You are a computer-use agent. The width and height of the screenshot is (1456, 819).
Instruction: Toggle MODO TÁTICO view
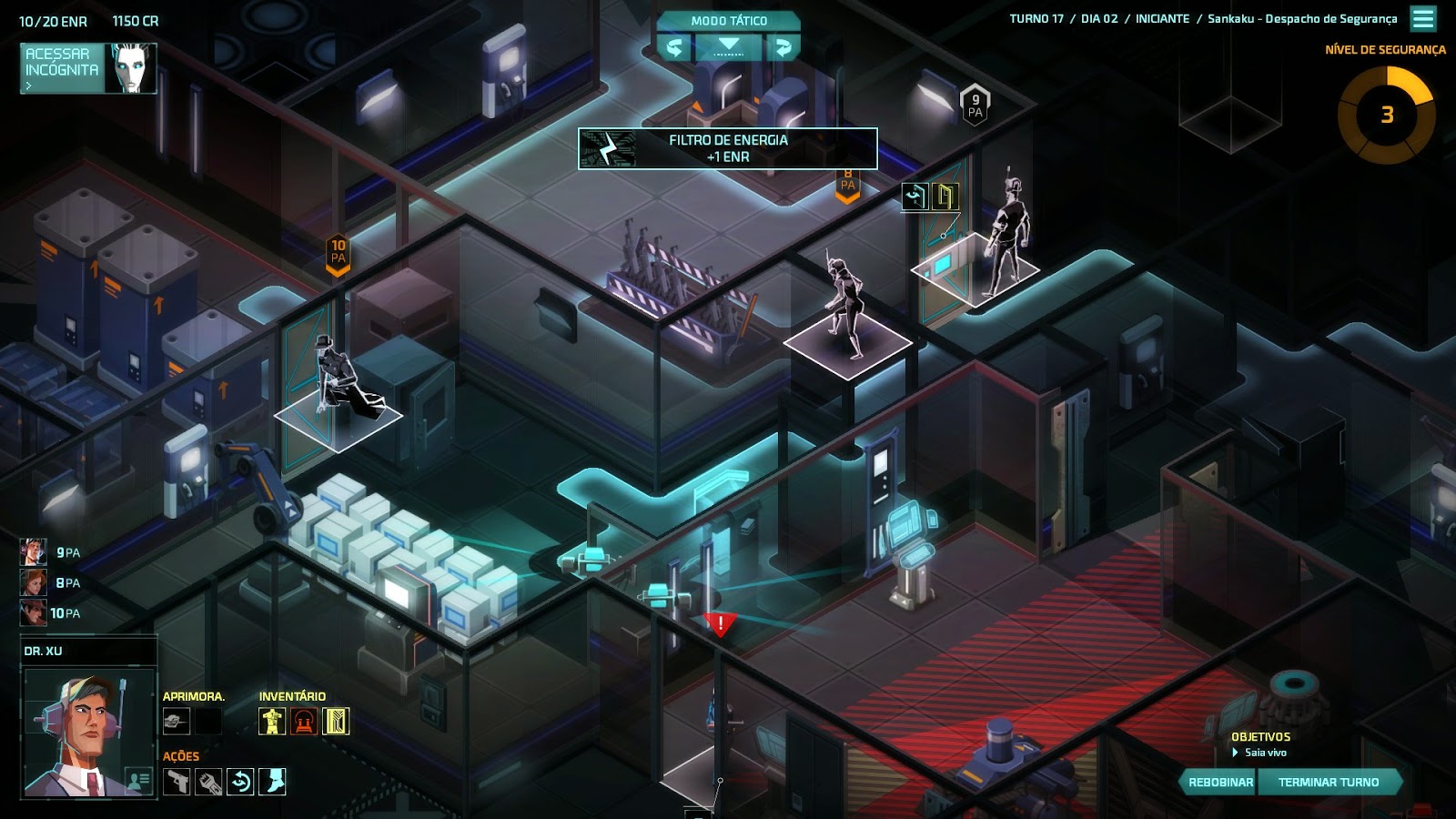[x=727, y=18]
